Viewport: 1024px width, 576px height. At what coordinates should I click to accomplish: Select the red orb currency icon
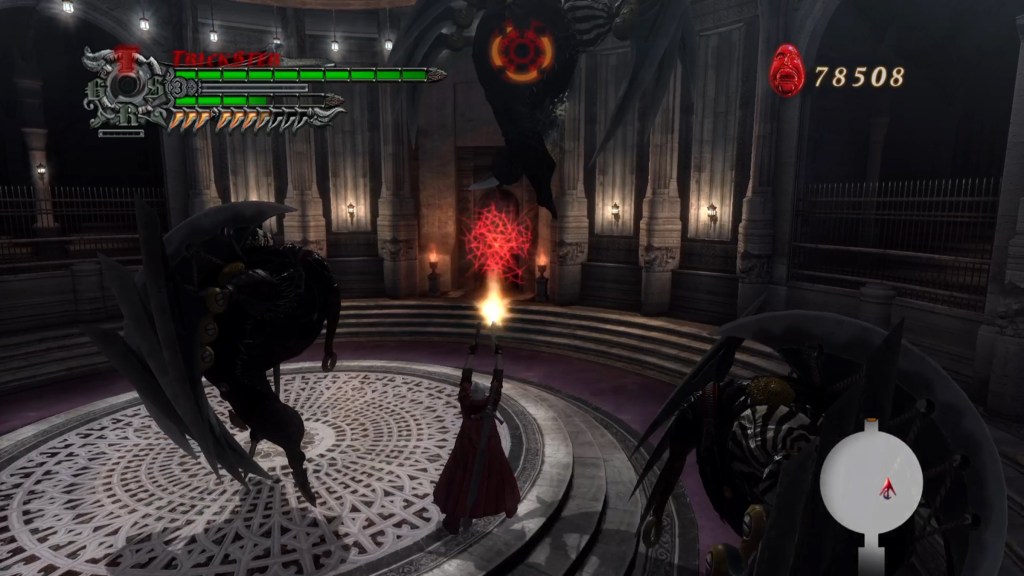(786, 72)
